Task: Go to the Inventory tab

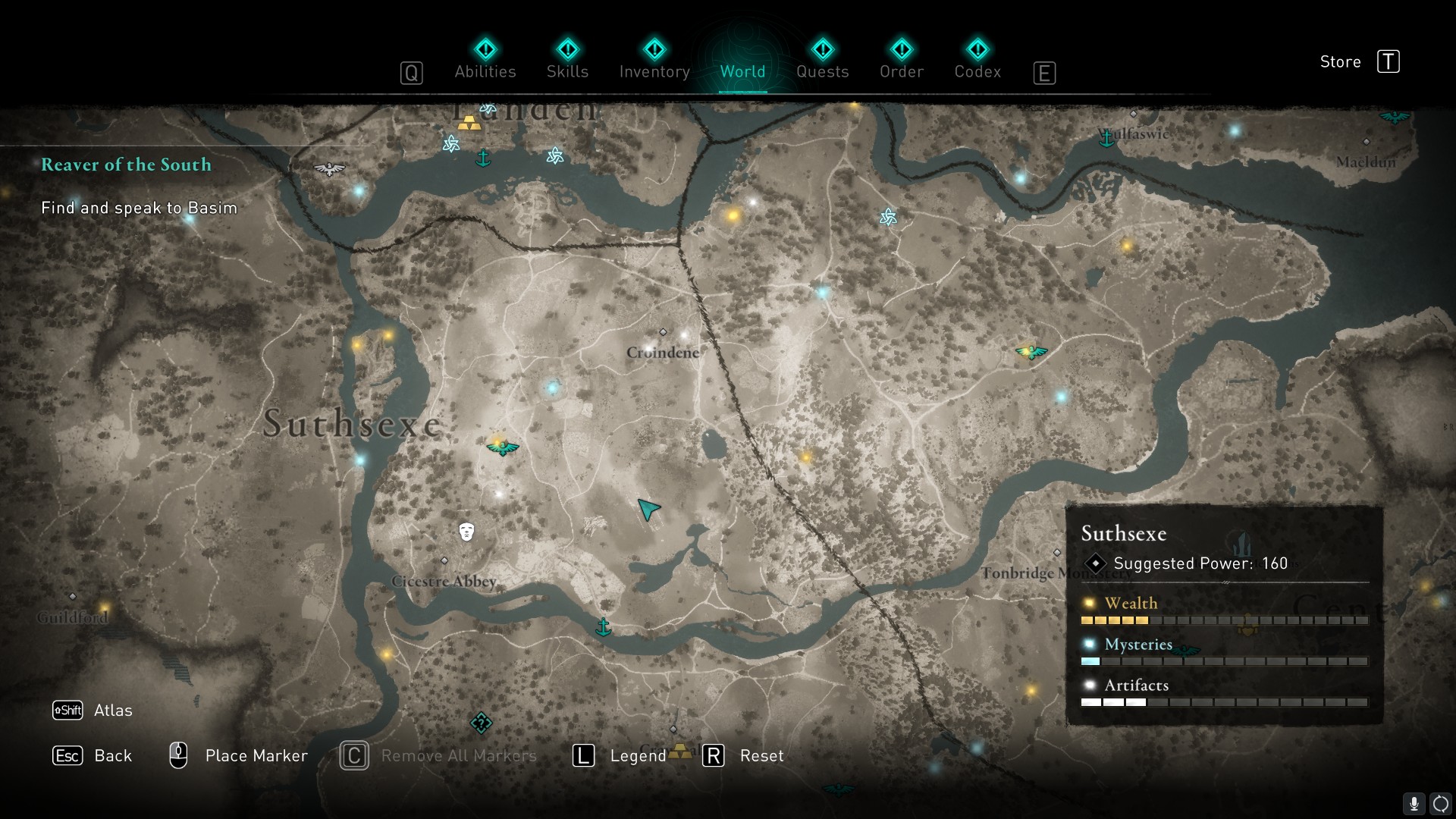Action: click(654, 61)
